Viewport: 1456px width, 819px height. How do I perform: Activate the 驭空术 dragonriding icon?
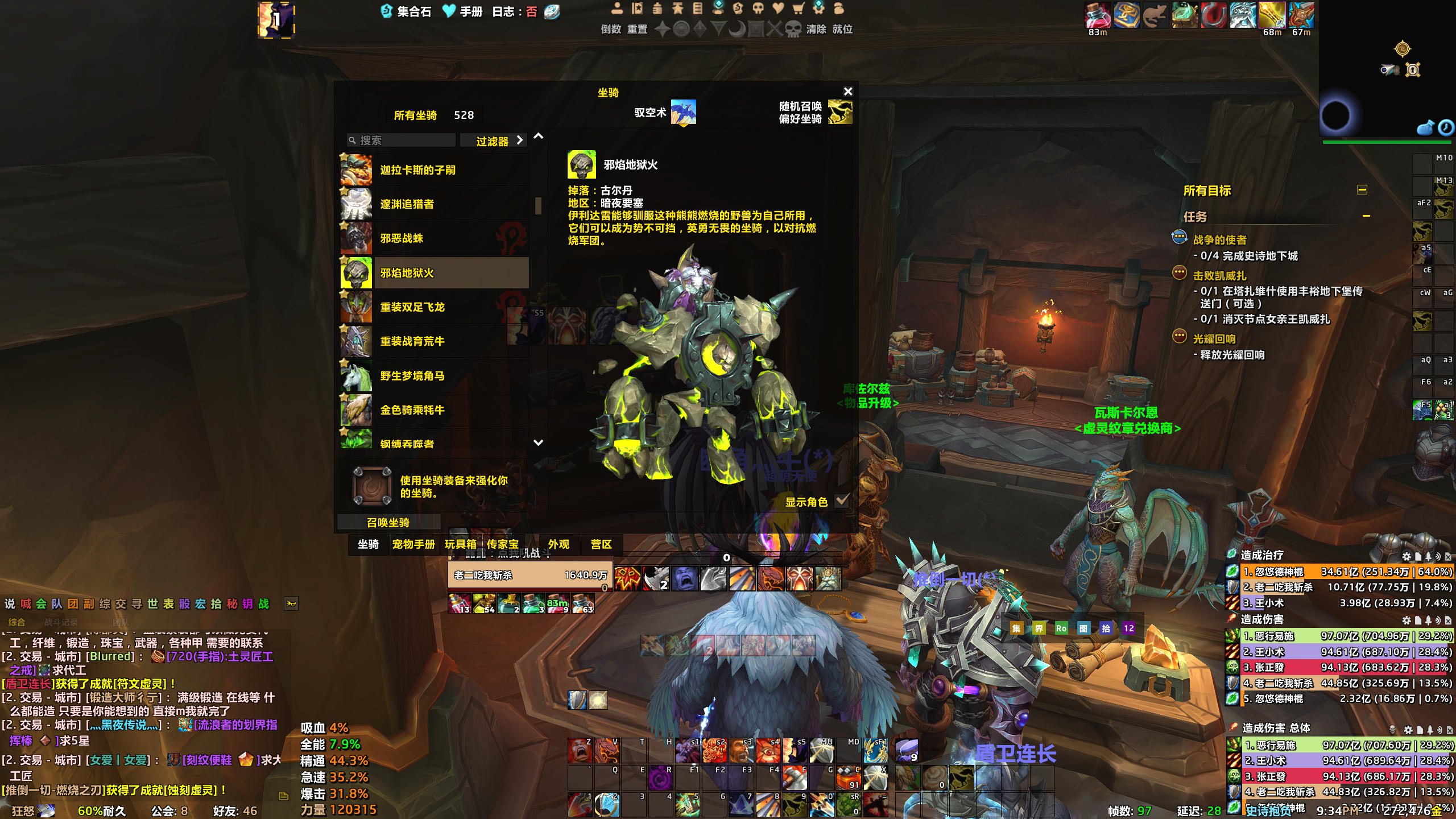pos(683,112)
